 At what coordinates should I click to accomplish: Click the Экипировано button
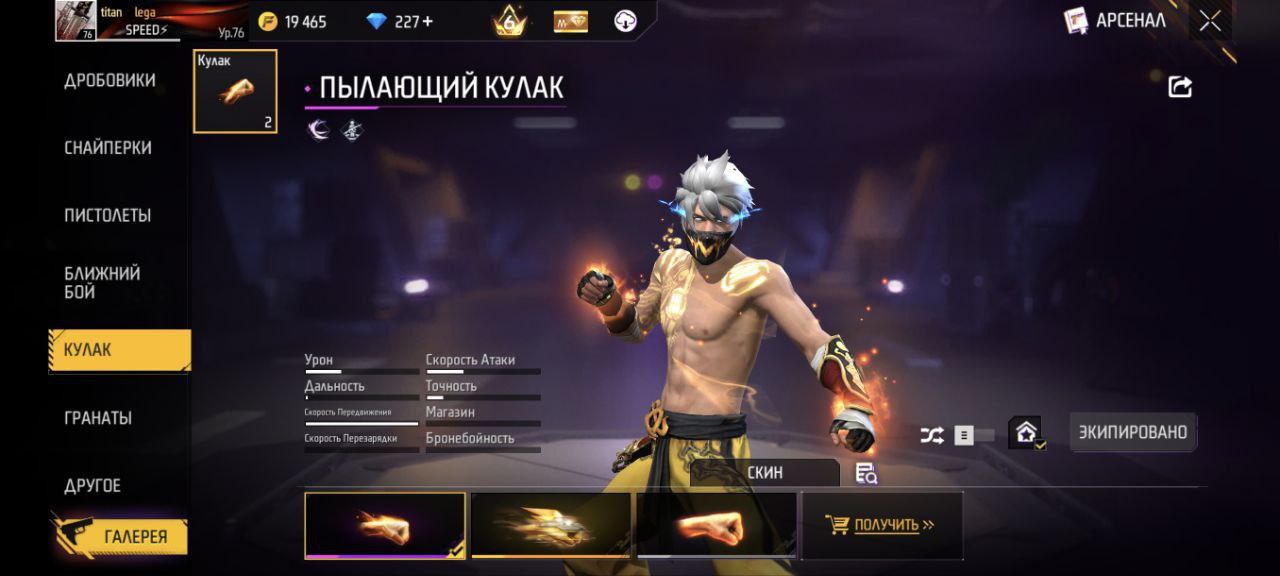pyautogui.click(x=1132, y=432)
